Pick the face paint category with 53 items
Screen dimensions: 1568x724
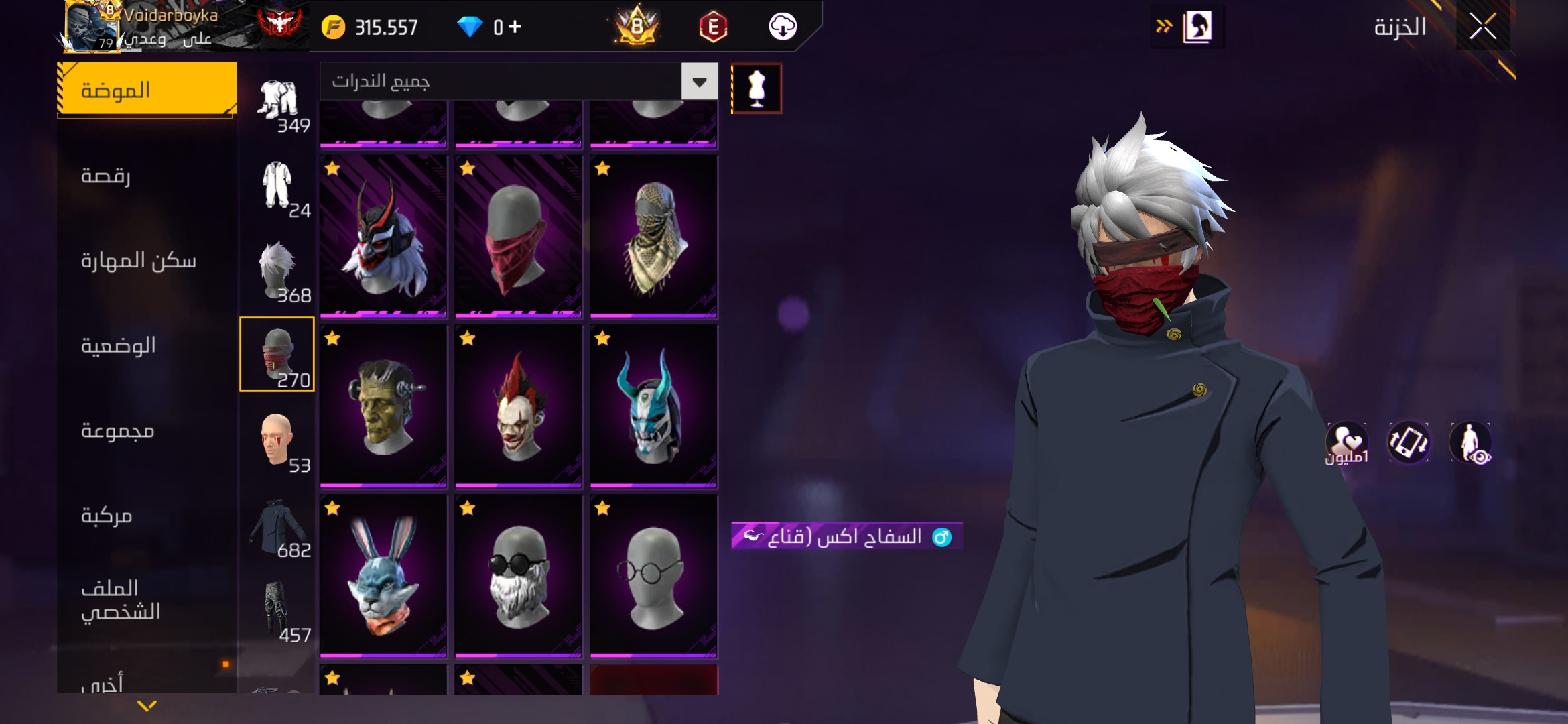(x=277, y=440)
